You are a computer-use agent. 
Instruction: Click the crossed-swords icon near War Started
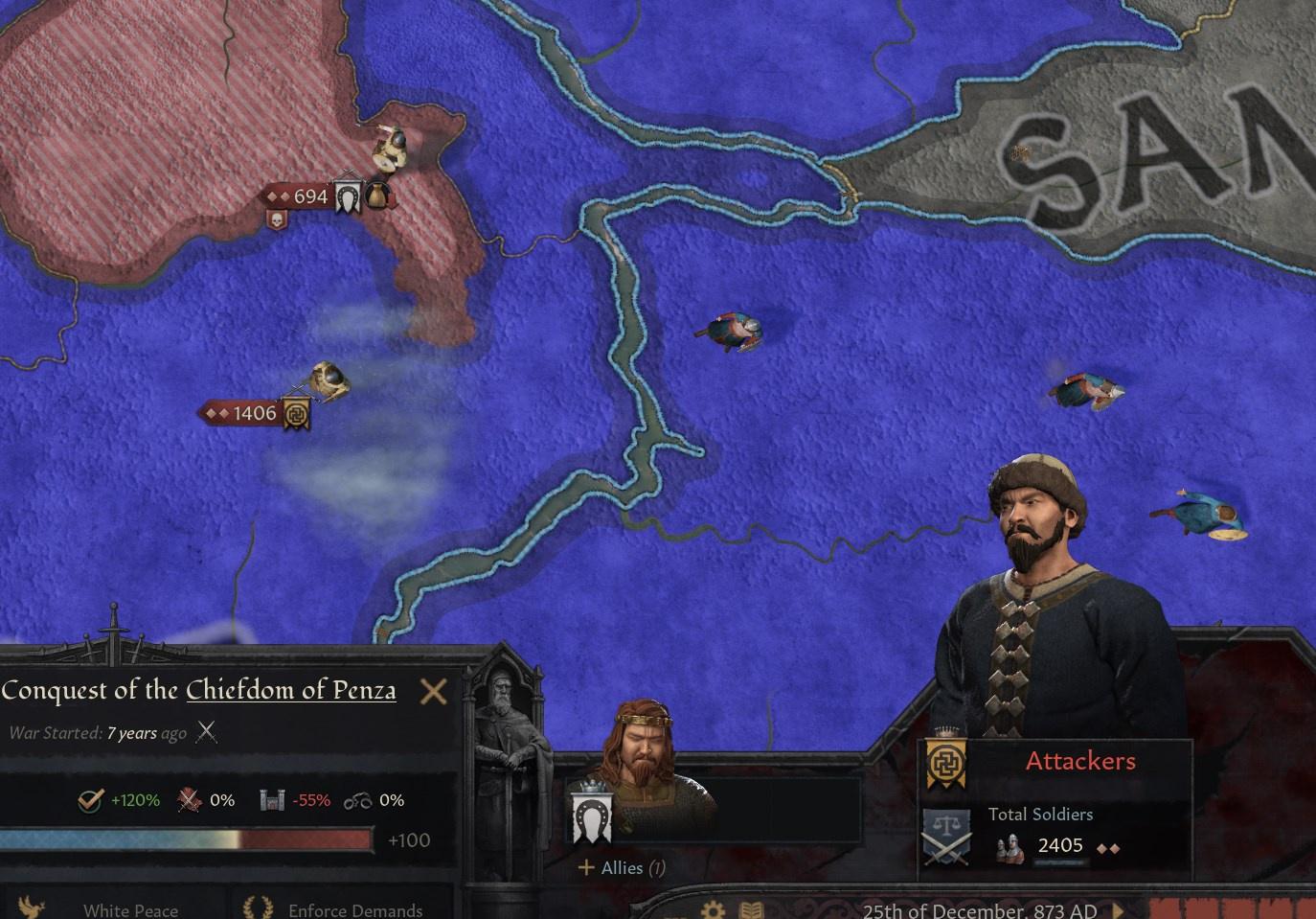point(206,732)
